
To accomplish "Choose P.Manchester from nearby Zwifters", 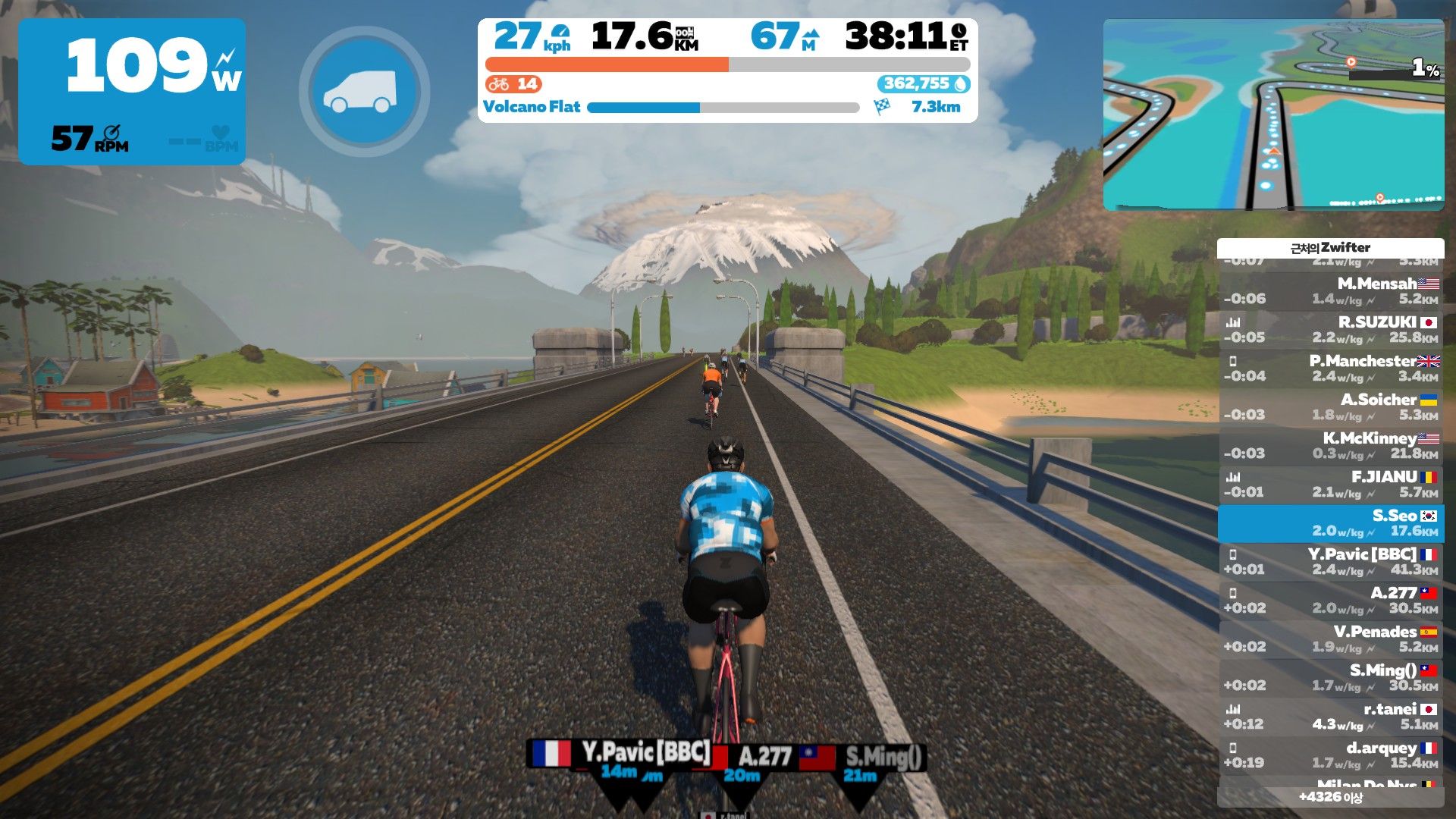I will [1331, 369].
